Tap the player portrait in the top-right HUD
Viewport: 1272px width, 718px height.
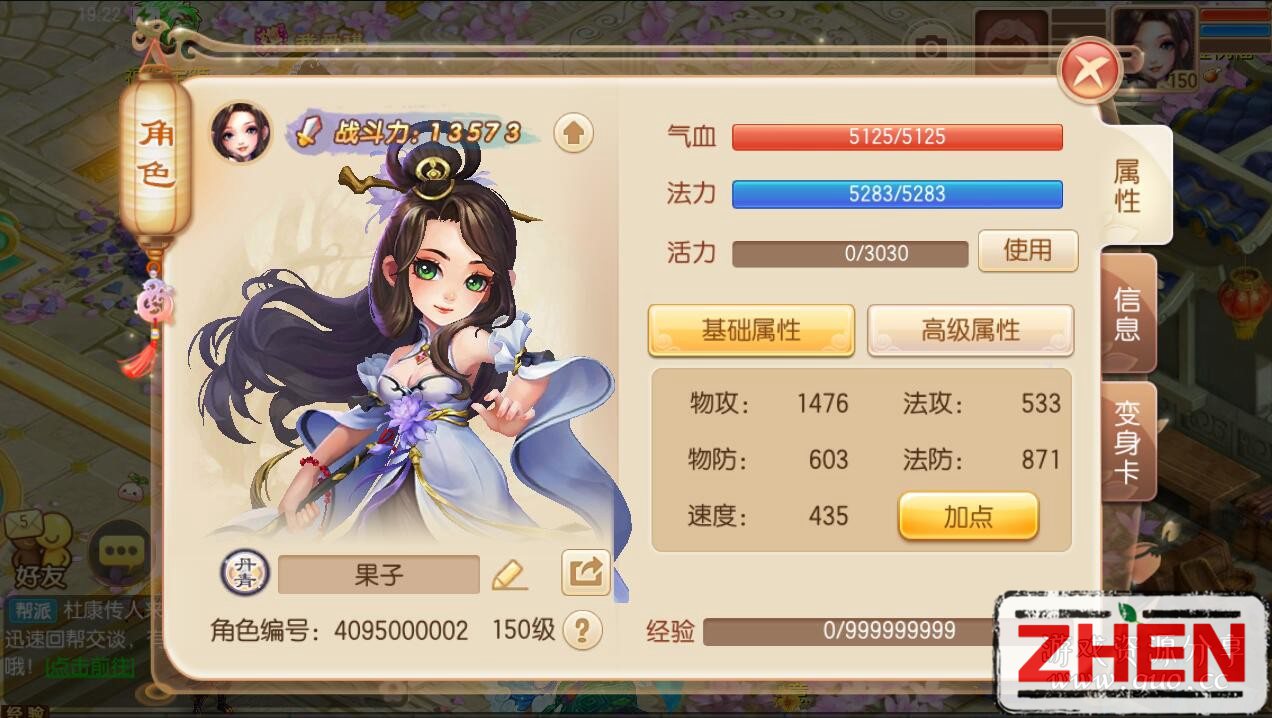coord(1154,47)
